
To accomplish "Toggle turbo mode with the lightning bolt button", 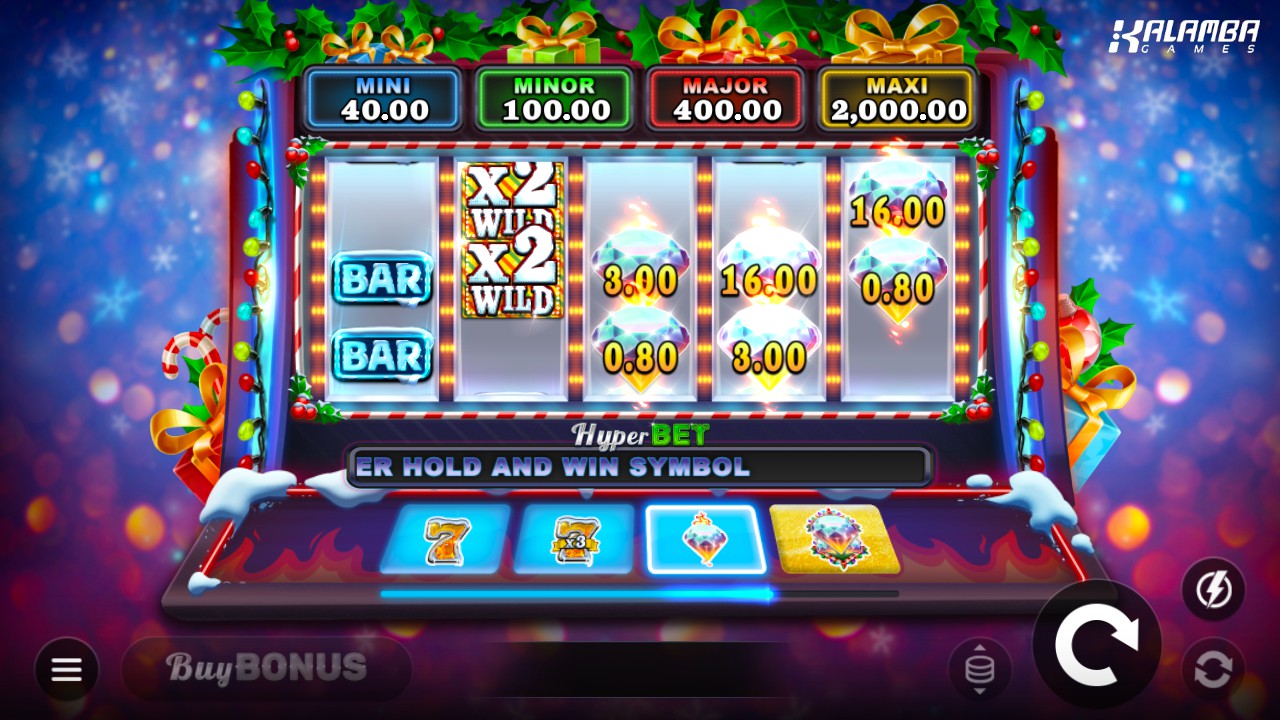I will 1213,590.
